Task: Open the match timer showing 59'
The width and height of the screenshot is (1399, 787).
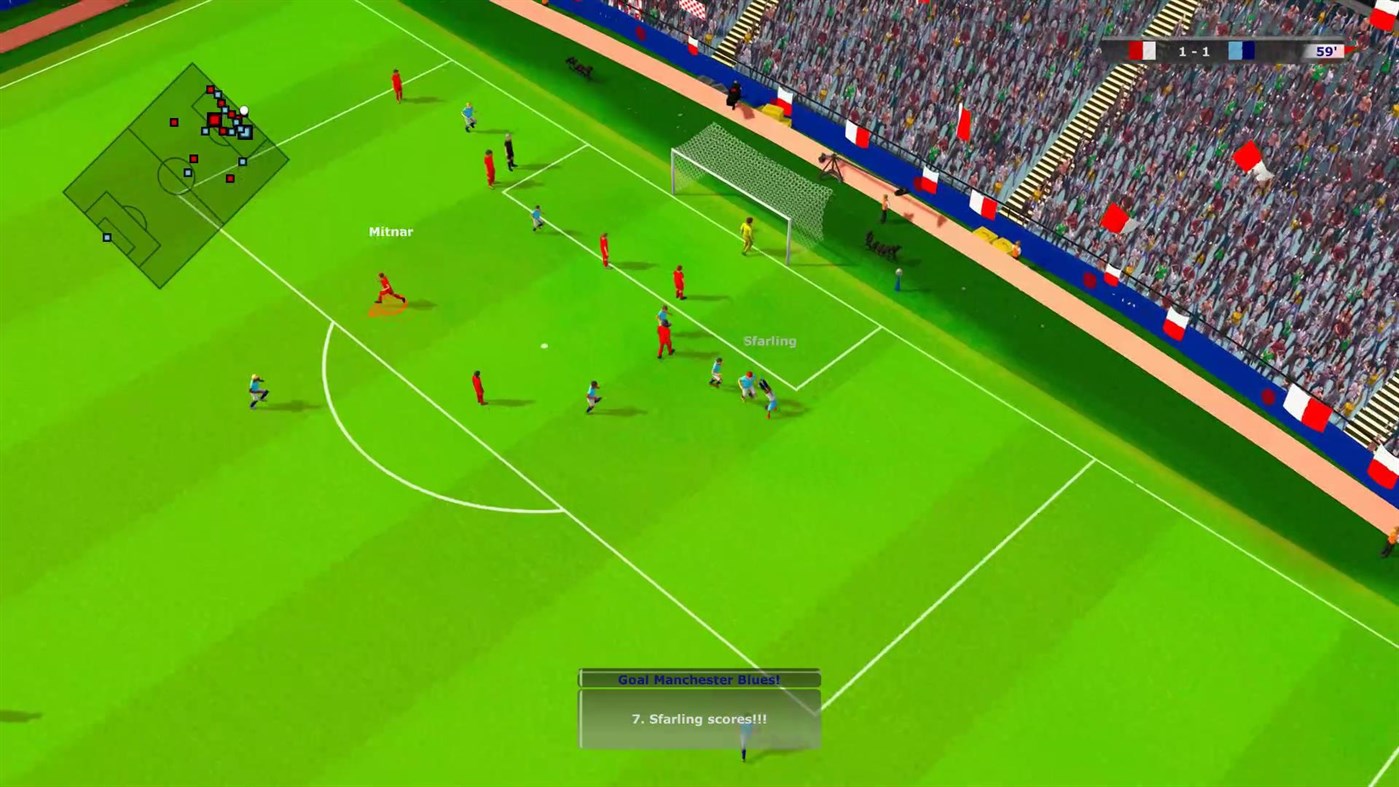Action: 1327,50
